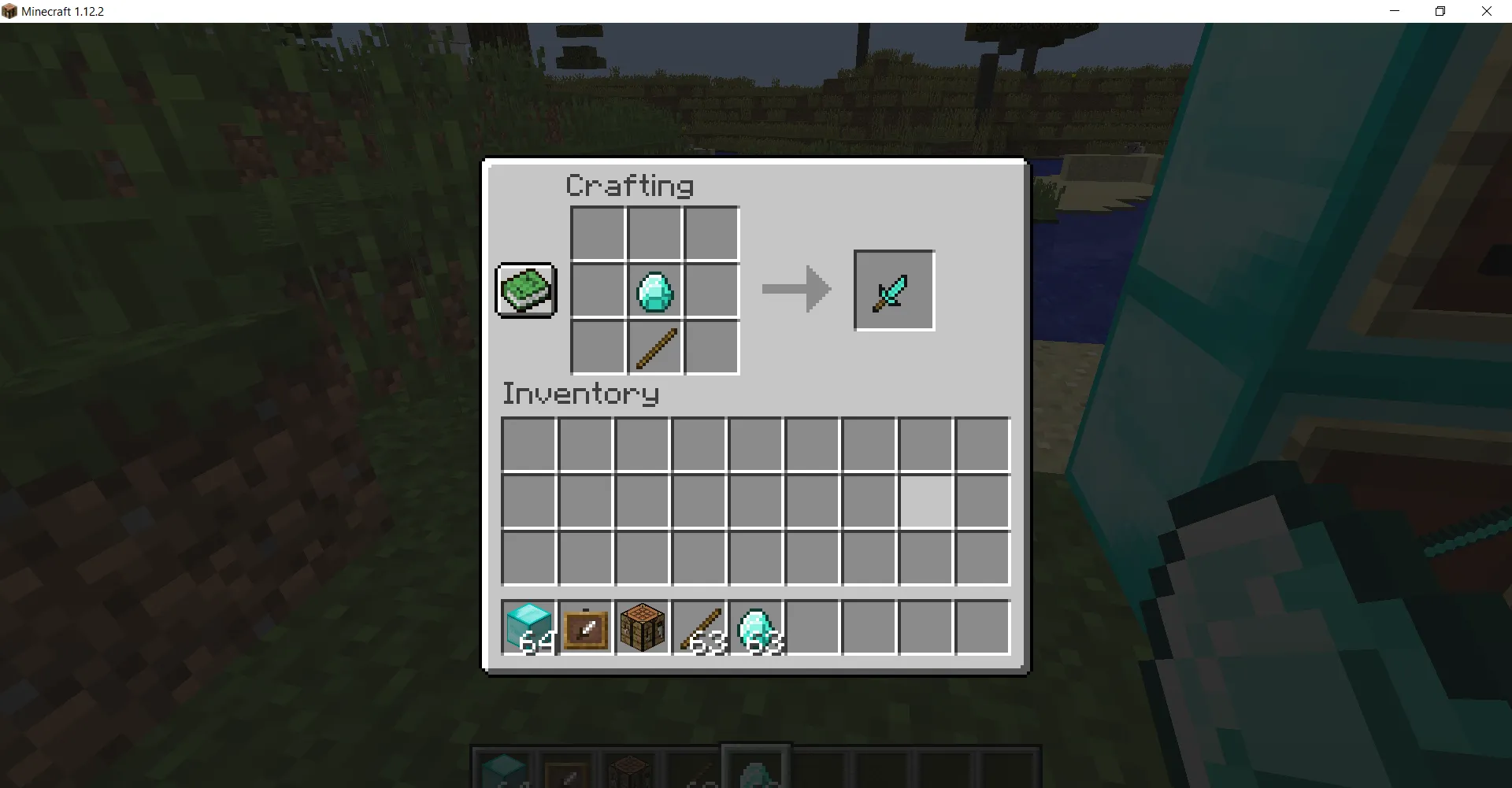
Task: Click the first empty inventory slot
Action: (528, 444)
